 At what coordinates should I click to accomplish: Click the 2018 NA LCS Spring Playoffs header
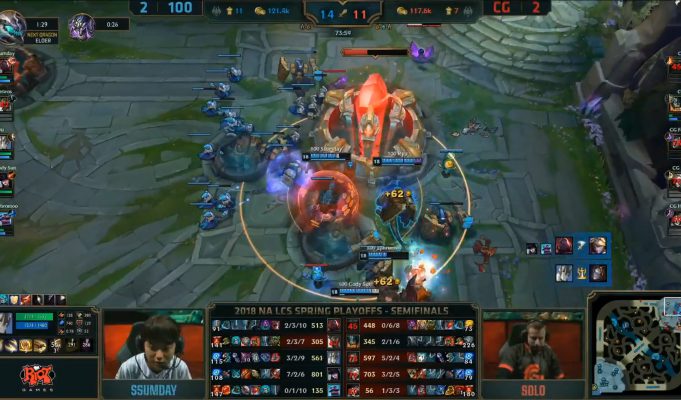[343, 311]
